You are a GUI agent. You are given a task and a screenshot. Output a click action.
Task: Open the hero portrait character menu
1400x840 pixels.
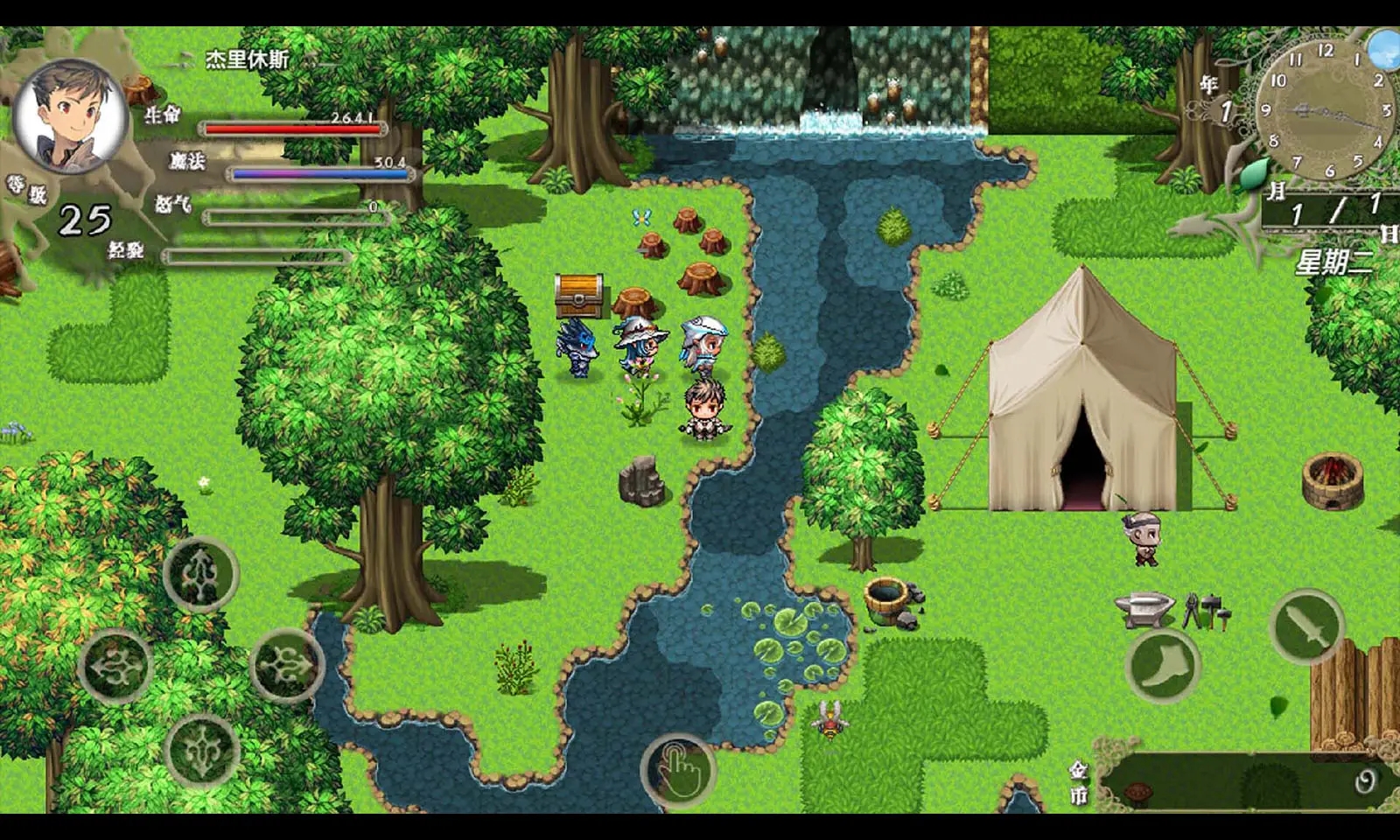pos(72,116)
